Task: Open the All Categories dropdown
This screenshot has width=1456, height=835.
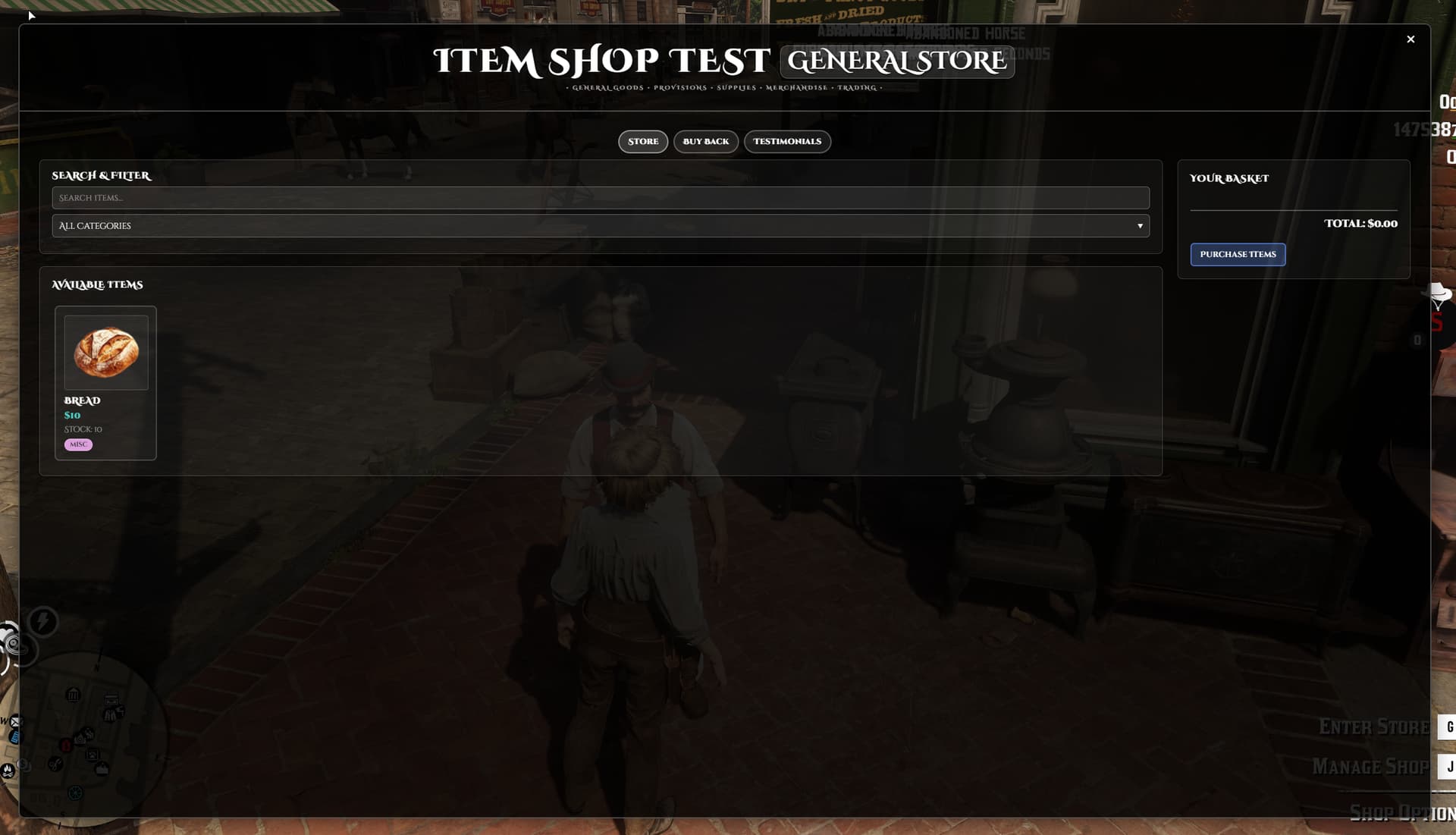Action: (x=599, y=225)
